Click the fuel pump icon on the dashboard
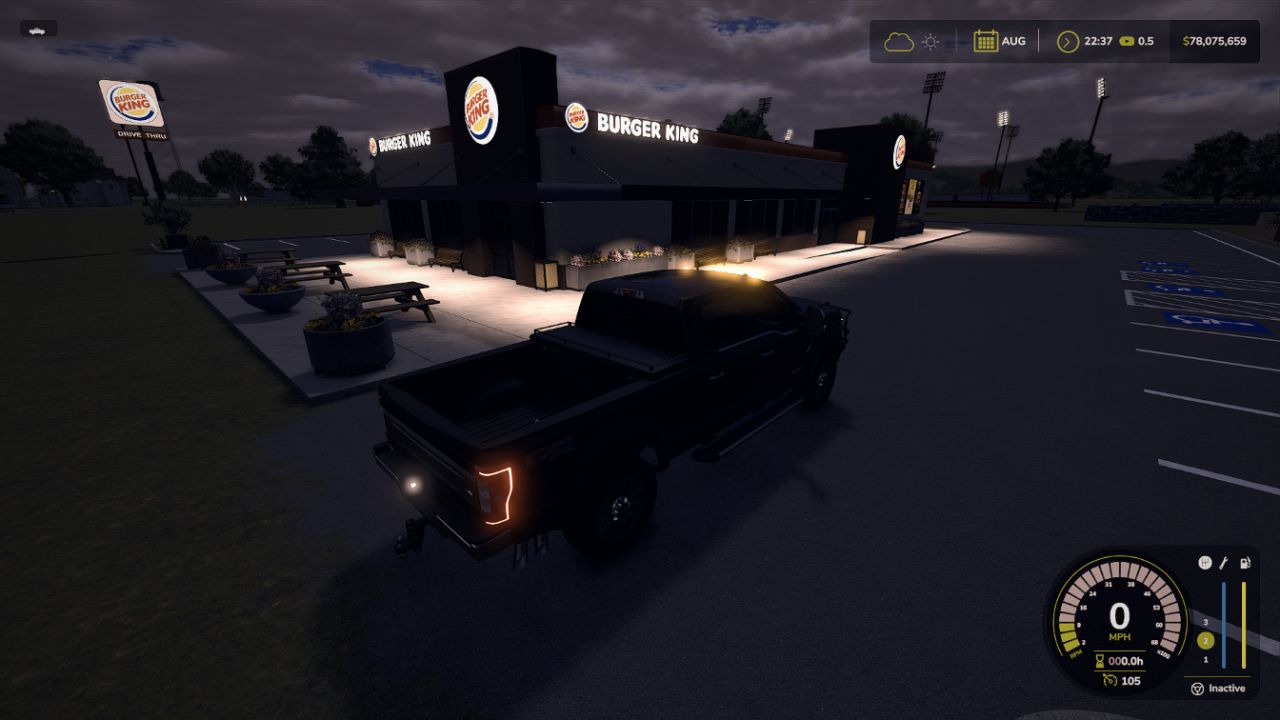1280x720 pixels. point(1245,563)
